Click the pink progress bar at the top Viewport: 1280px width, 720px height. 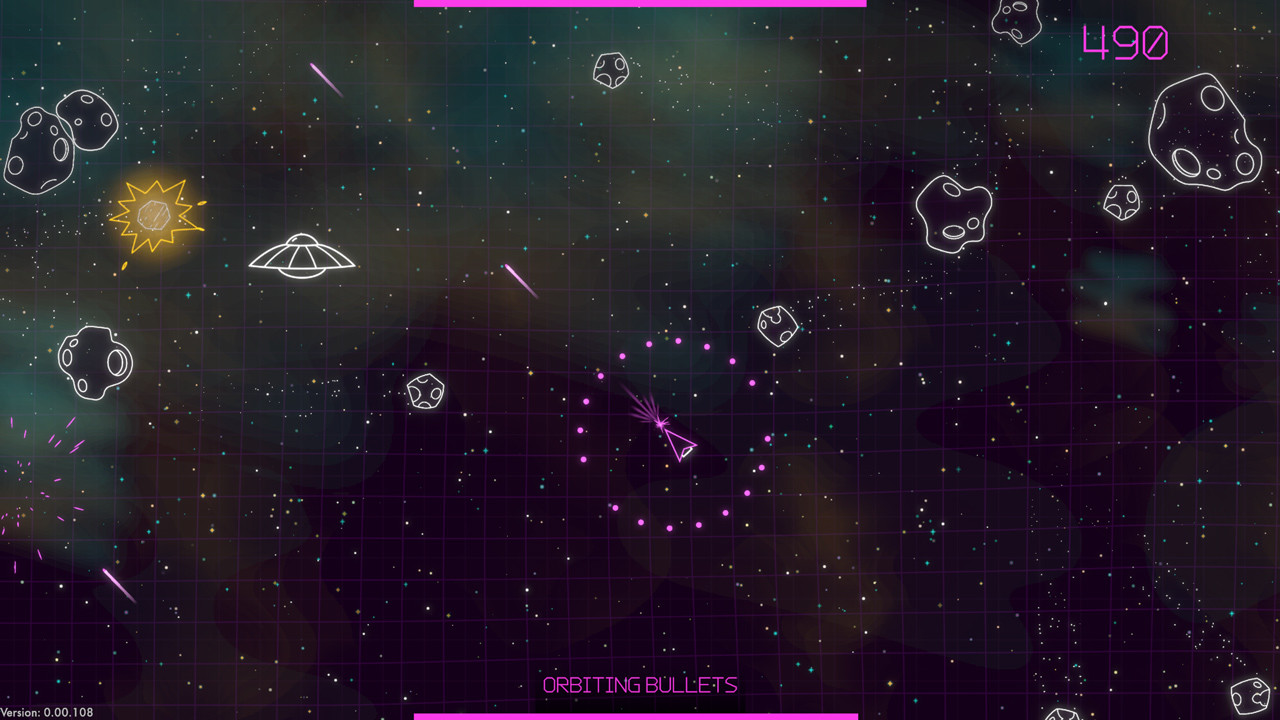[640, 3]
